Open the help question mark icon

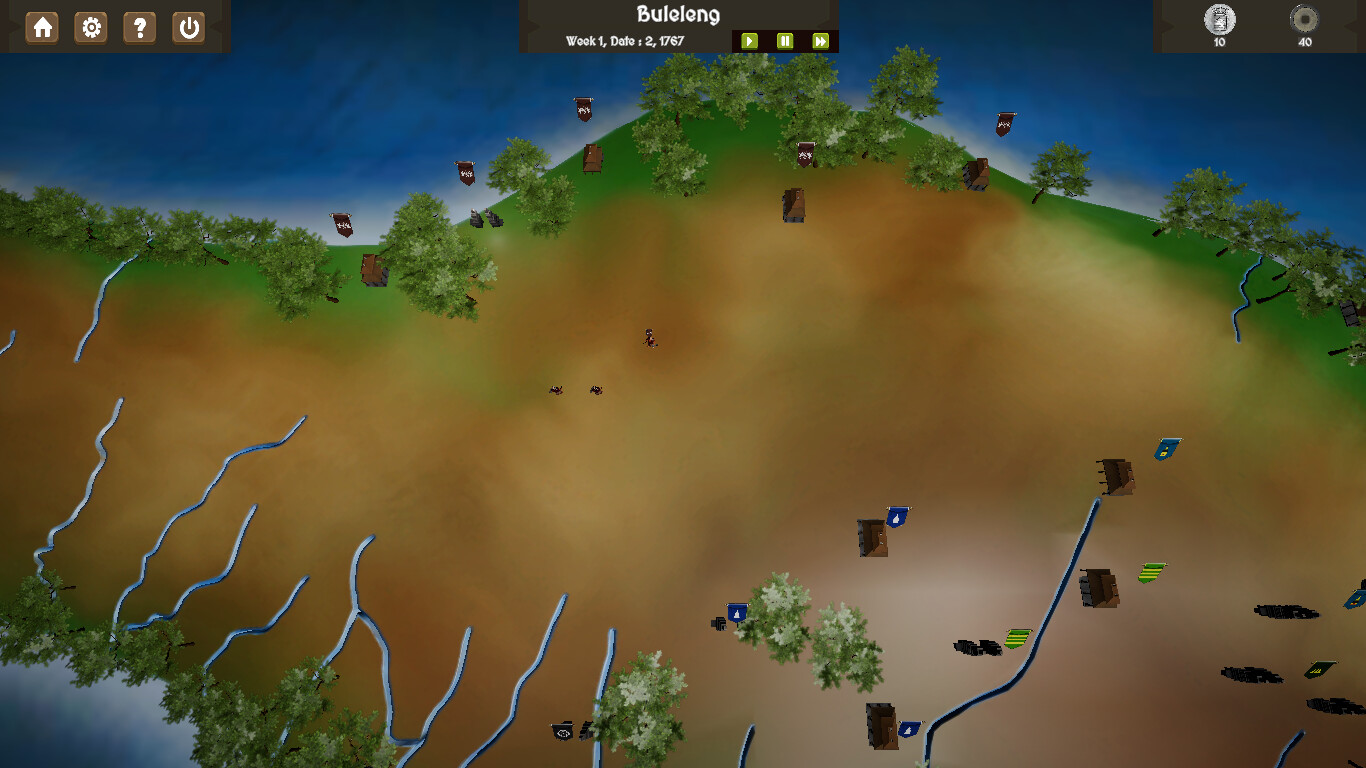click(139, 28)
